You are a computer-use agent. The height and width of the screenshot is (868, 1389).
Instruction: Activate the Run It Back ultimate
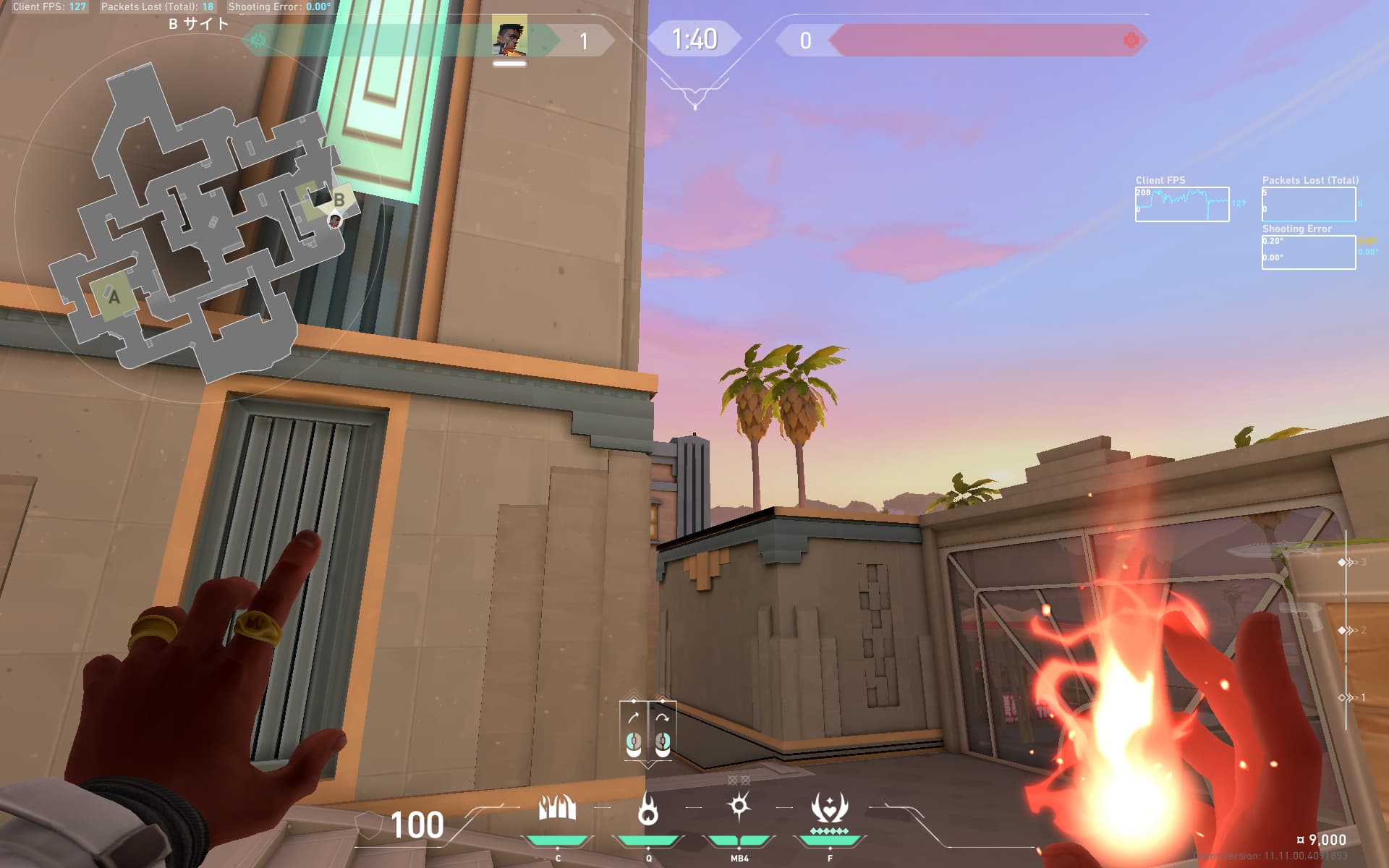coord(829,808)
